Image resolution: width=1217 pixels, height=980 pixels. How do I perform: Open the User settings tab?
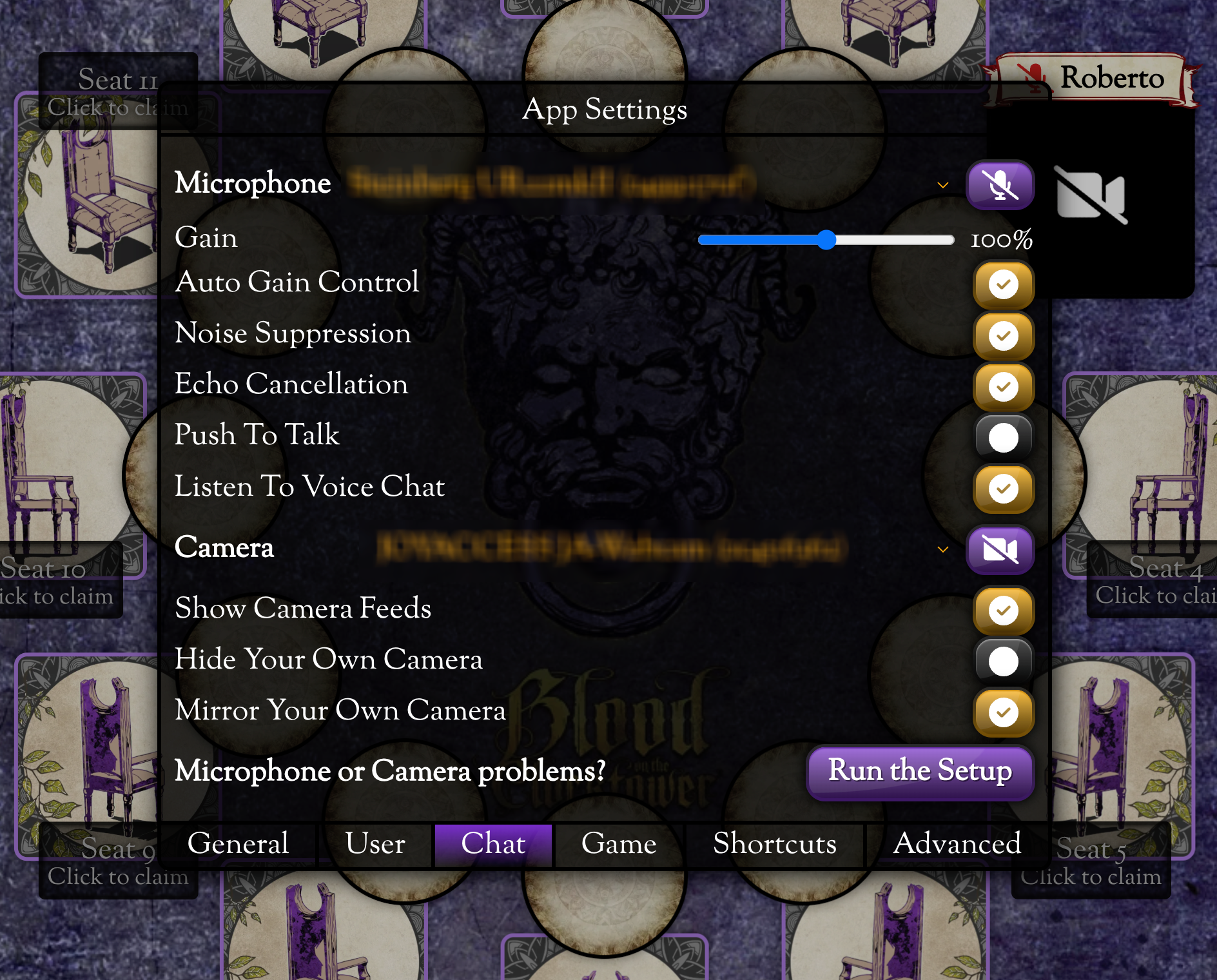pos(375,844)
